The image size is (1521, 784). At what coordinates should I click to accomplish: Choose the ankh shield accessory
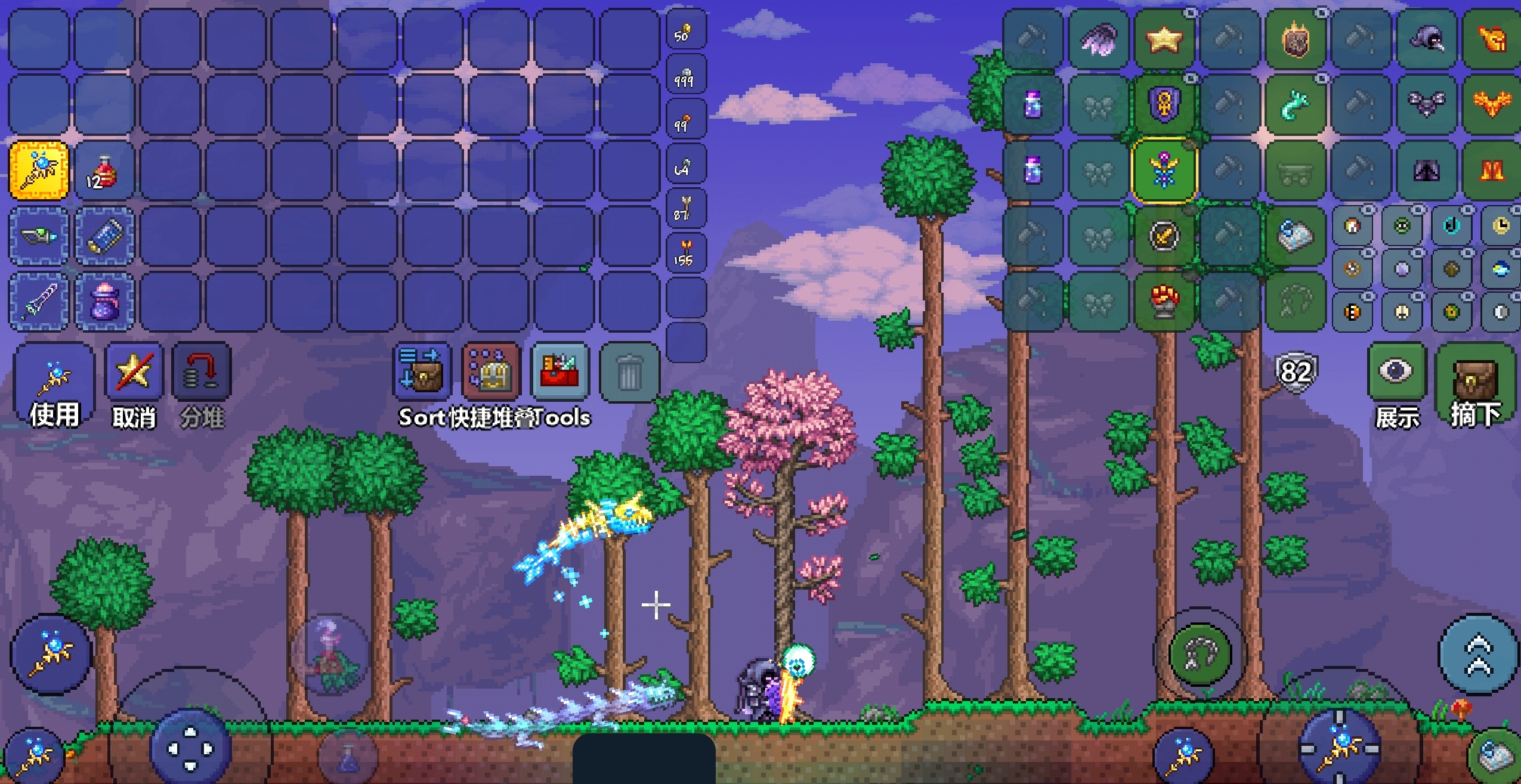tap(1164, 105)
